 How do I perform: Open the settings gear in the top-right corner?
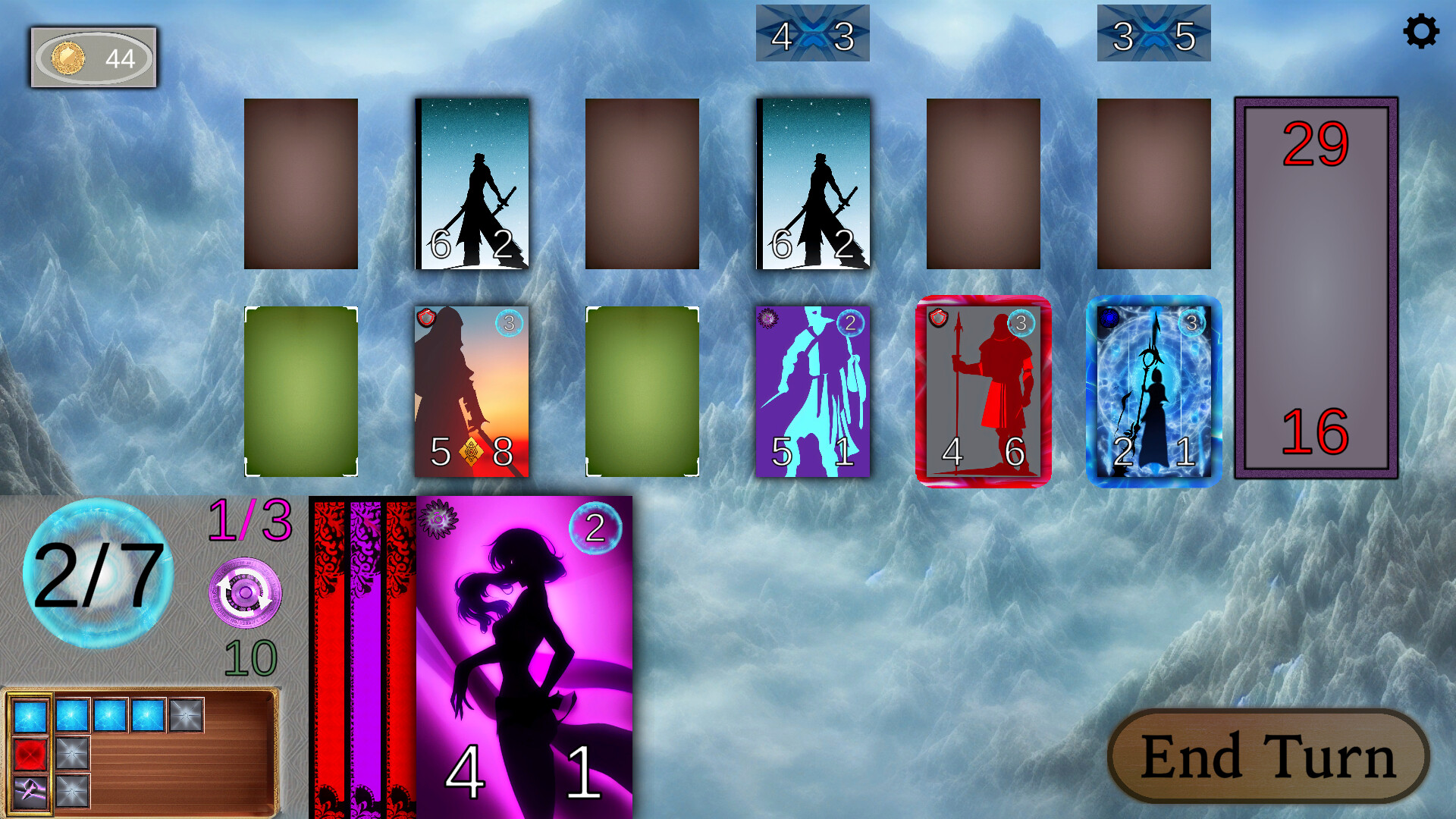(1421, 32)
